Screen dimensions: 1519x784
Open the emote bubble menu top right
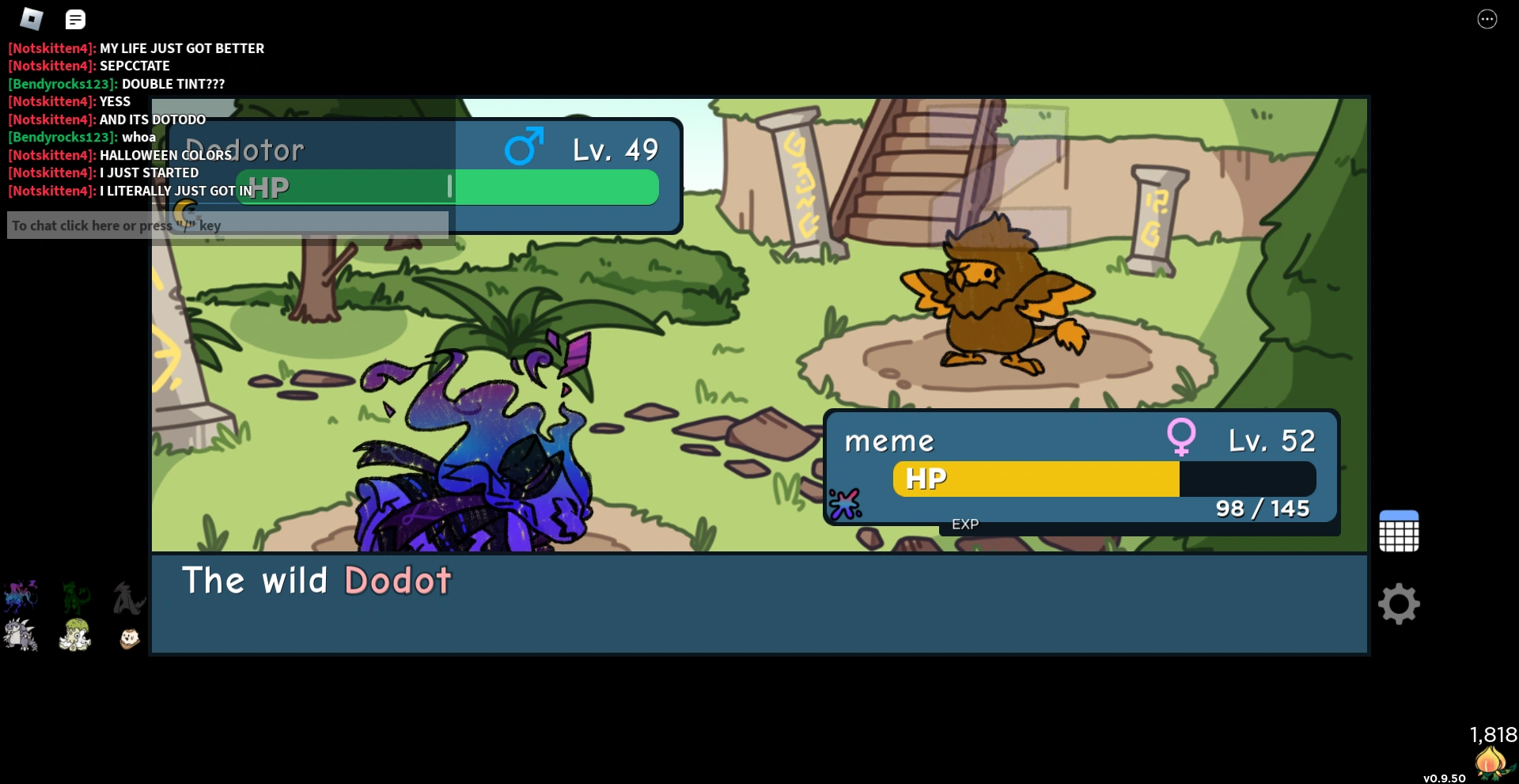(1487, 19)
